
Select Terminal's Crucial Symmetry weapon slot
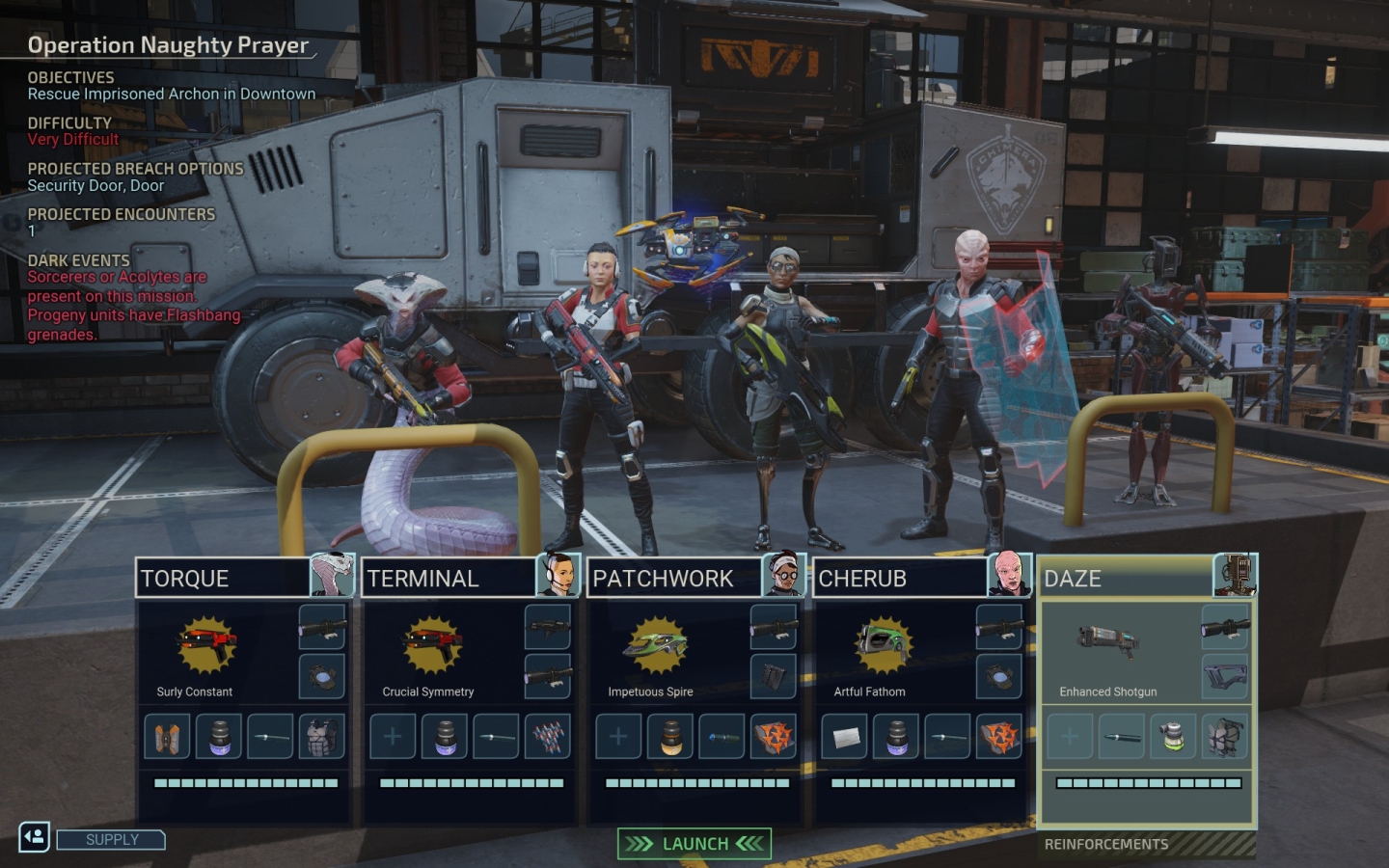coord(431,648)
